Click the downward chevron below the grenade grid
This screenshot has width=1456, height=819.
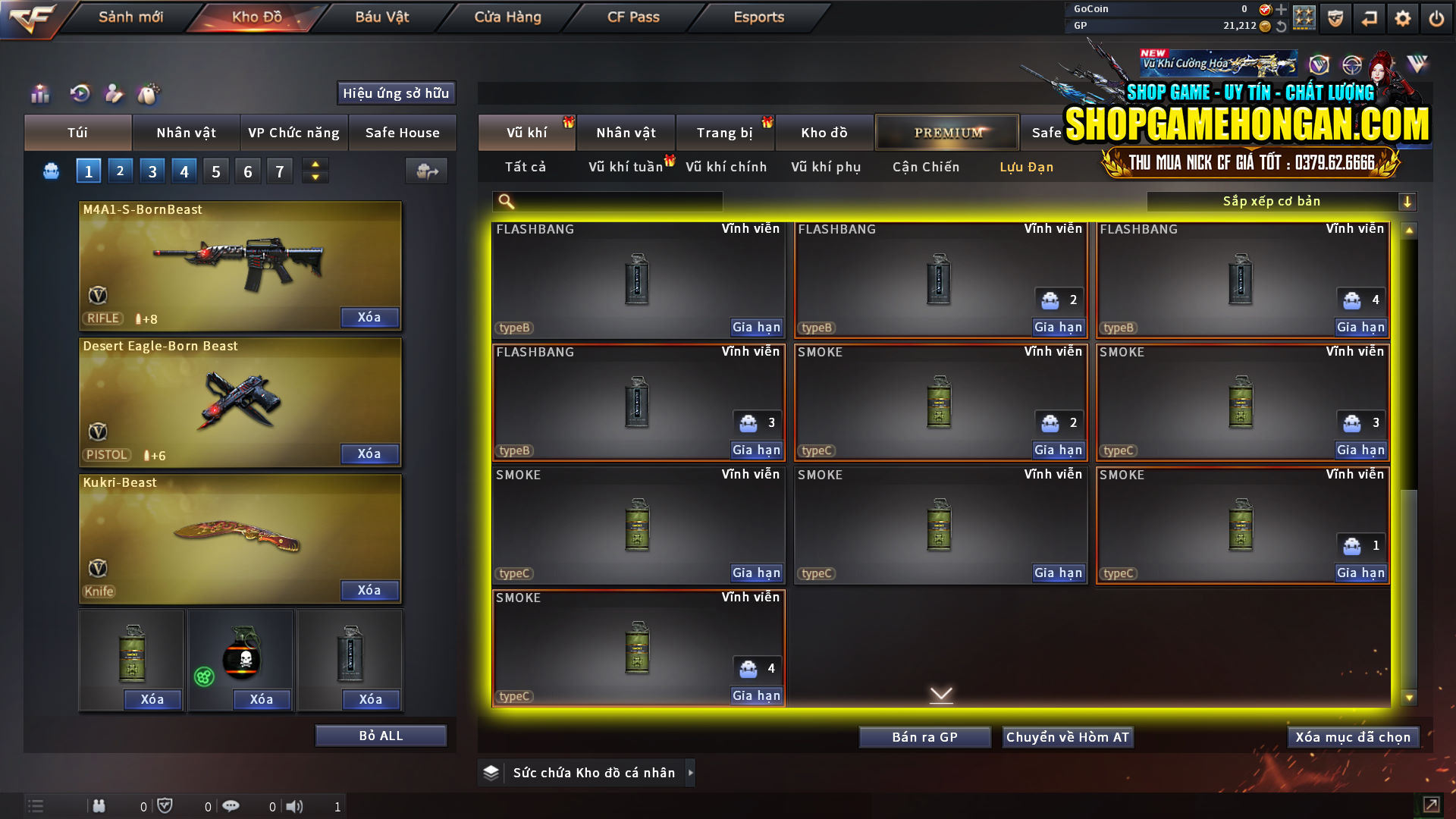click(942, 694)
